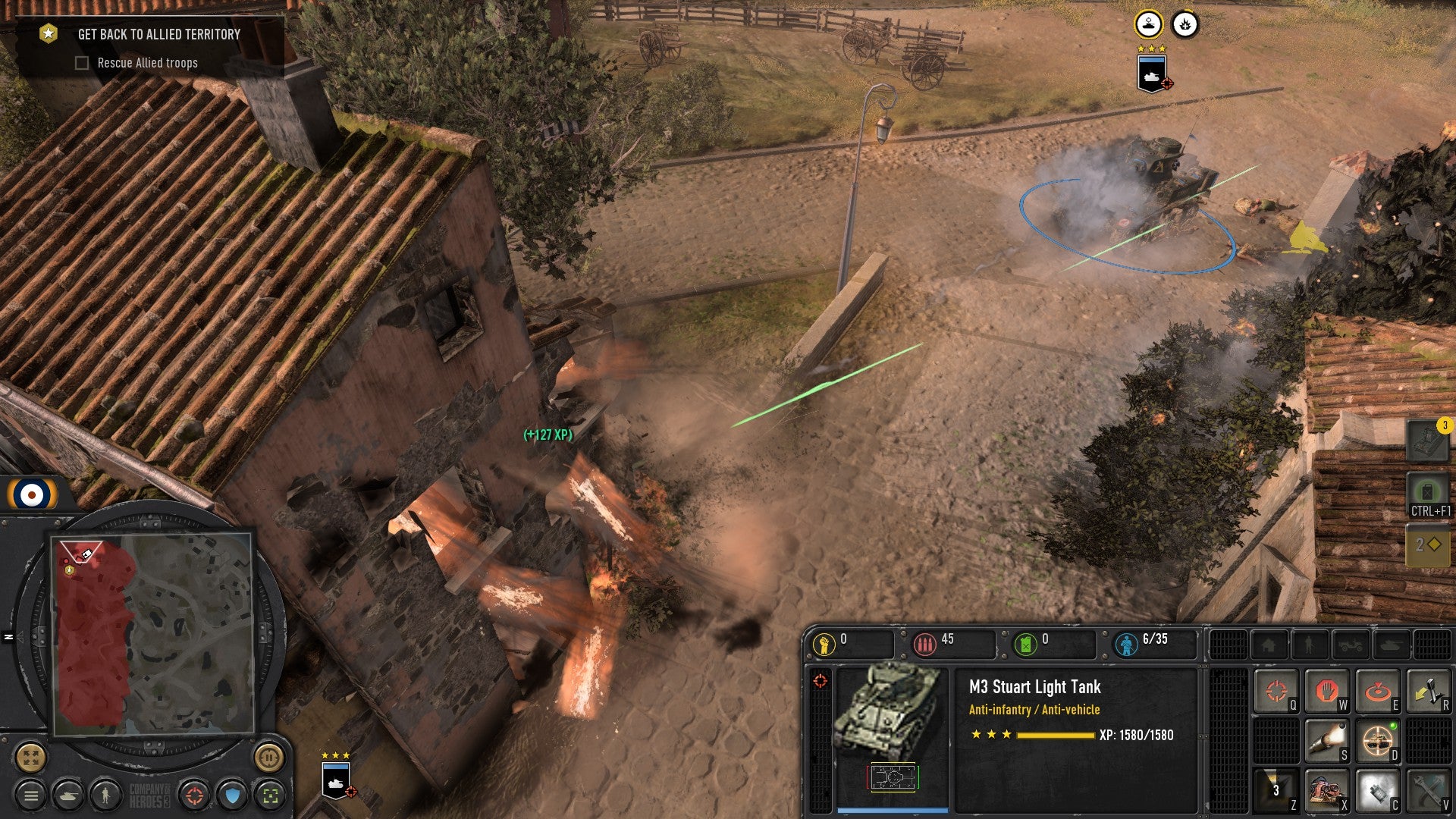Click the crossed-wrench repair ability (V)
The width and height of the screenshot is (1456, 819).
click(1430, 789)
